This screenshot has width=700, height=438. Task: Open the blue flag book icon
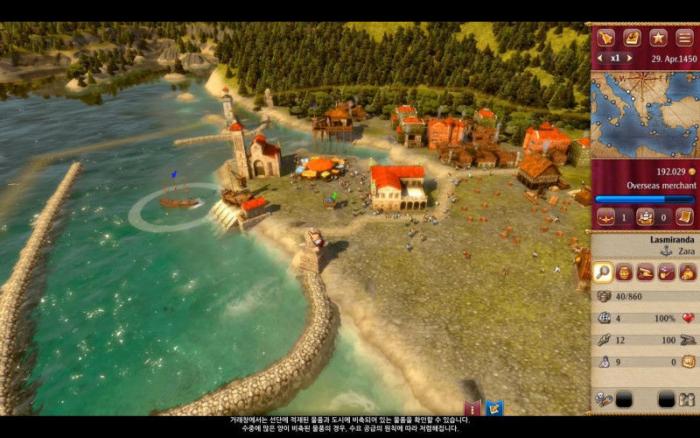click(x=494, y=408)
